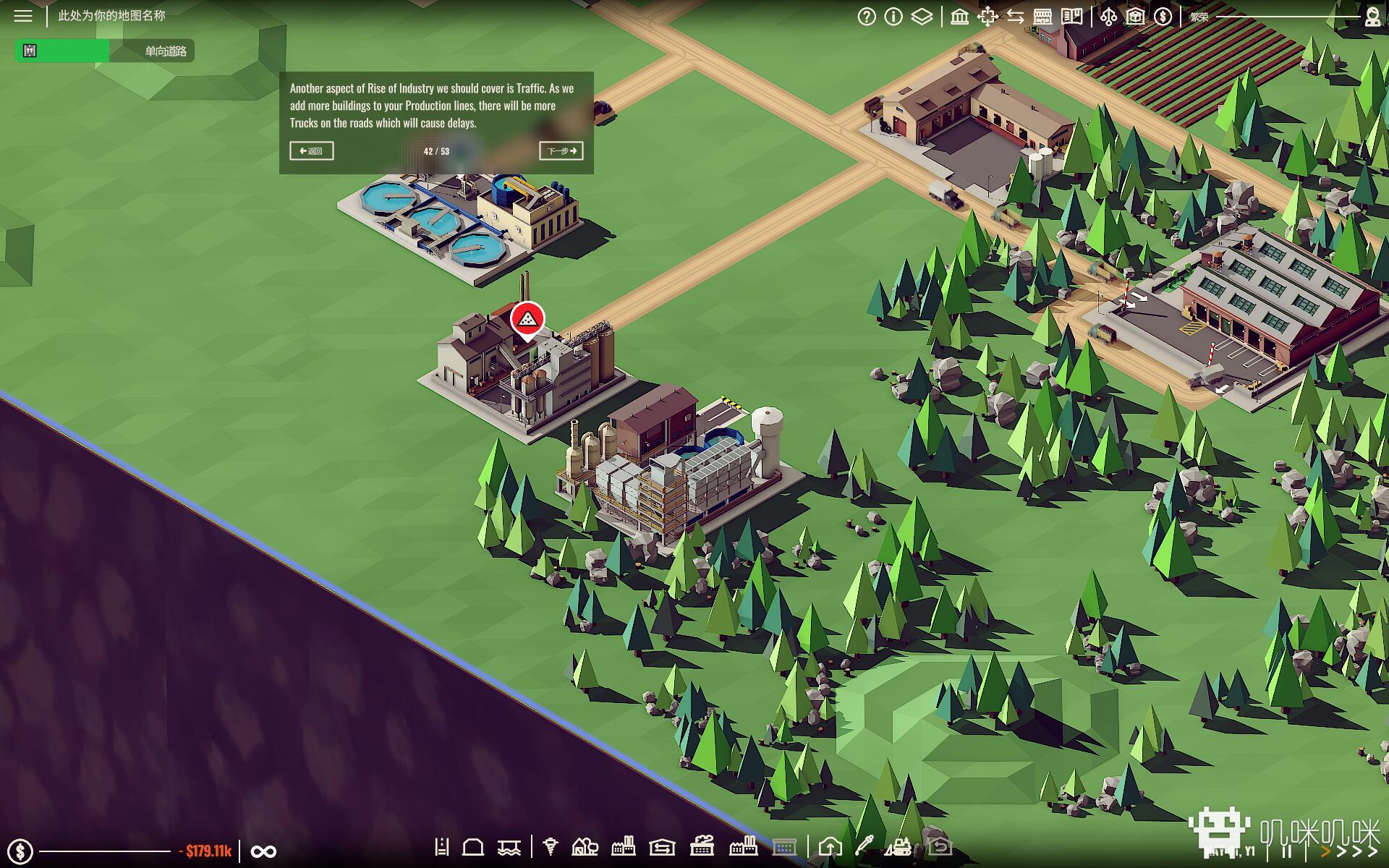Open the open book icon

coord(1071,17)
